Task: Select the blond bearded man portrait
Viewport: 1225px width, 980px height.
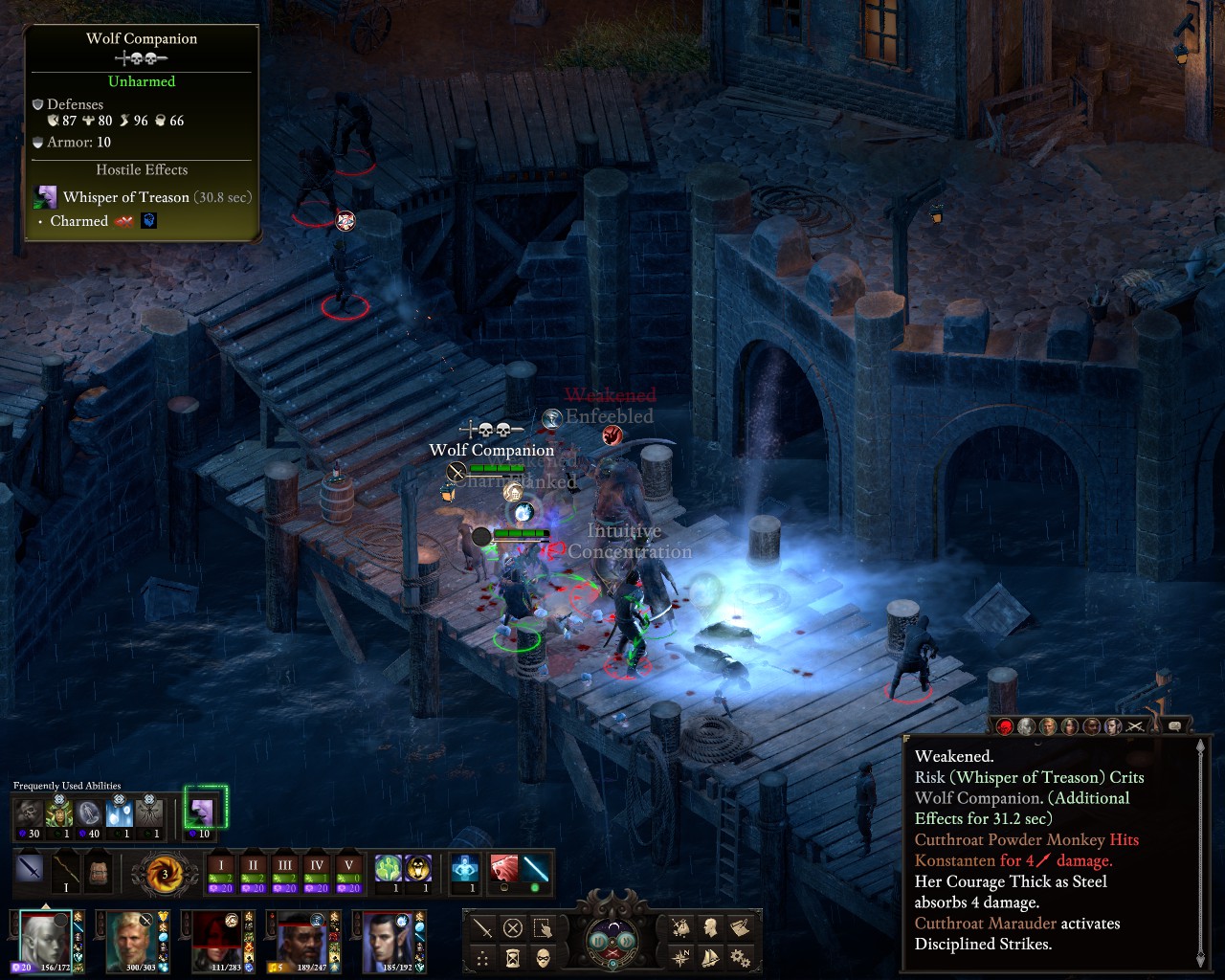Action: pos(129,940)
